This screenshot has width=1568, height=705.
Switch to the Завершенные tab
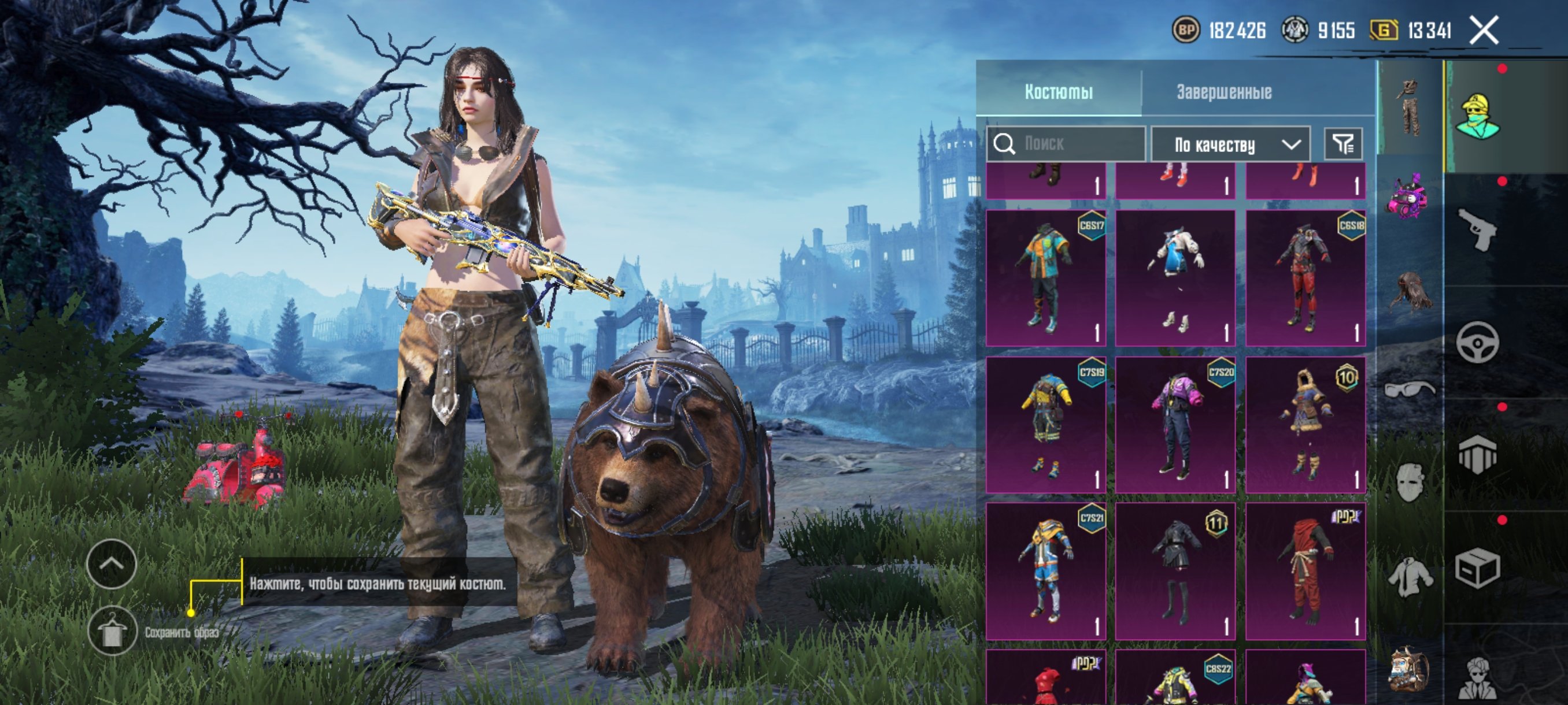point(1223,92)
